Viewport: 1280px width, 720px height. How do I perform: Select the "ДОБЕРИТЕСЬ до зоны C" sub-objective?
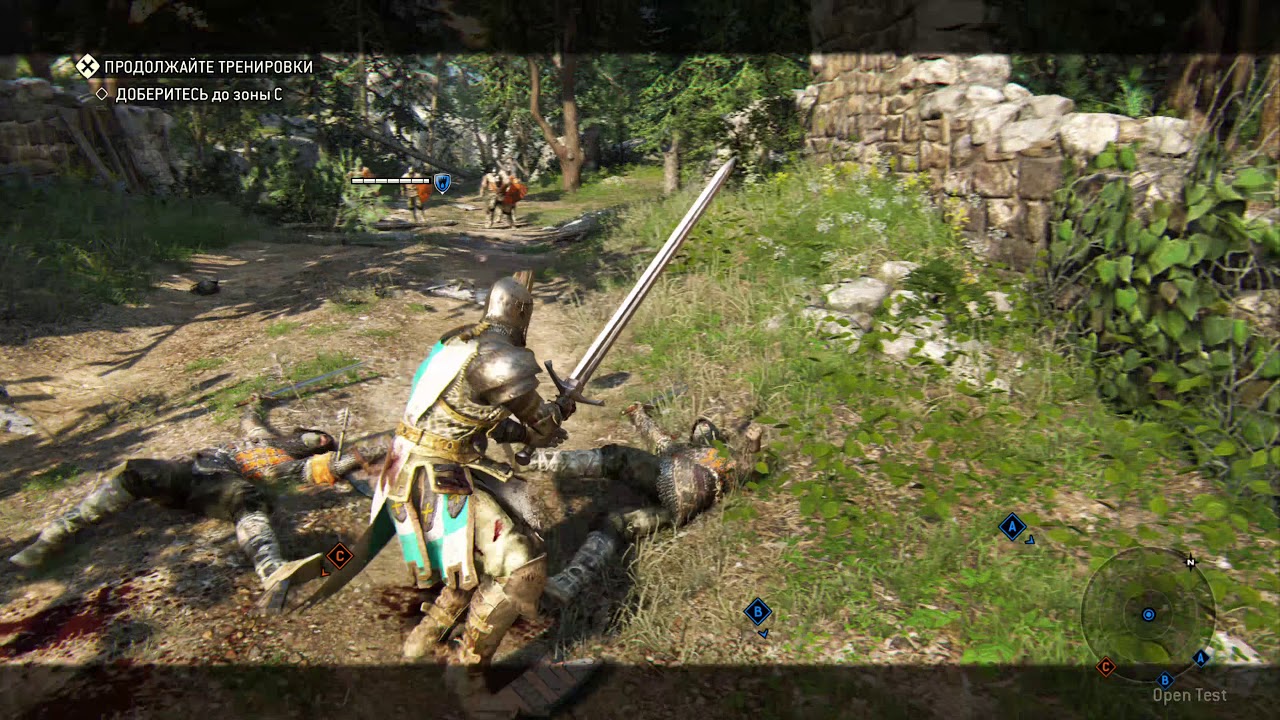coord(198,94)
